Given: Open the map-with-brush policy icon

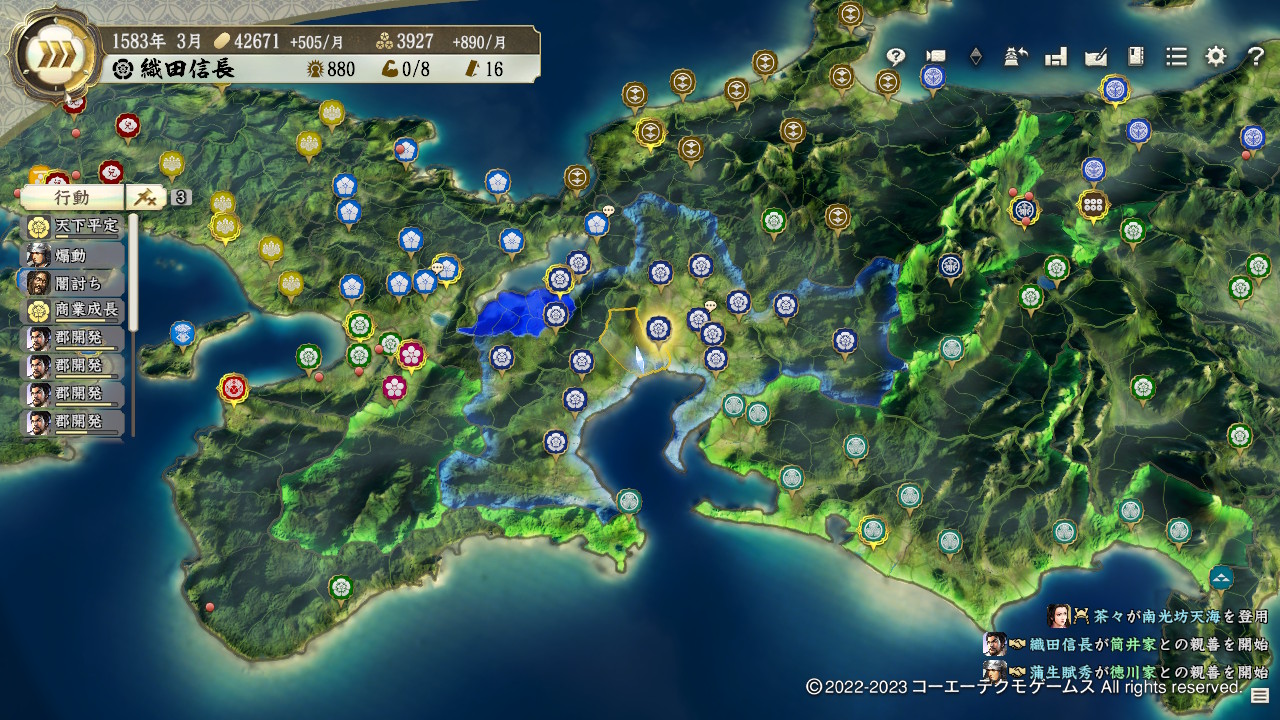Looking at the screenshot, I should pyautogui.click(x=1096, y=57).
